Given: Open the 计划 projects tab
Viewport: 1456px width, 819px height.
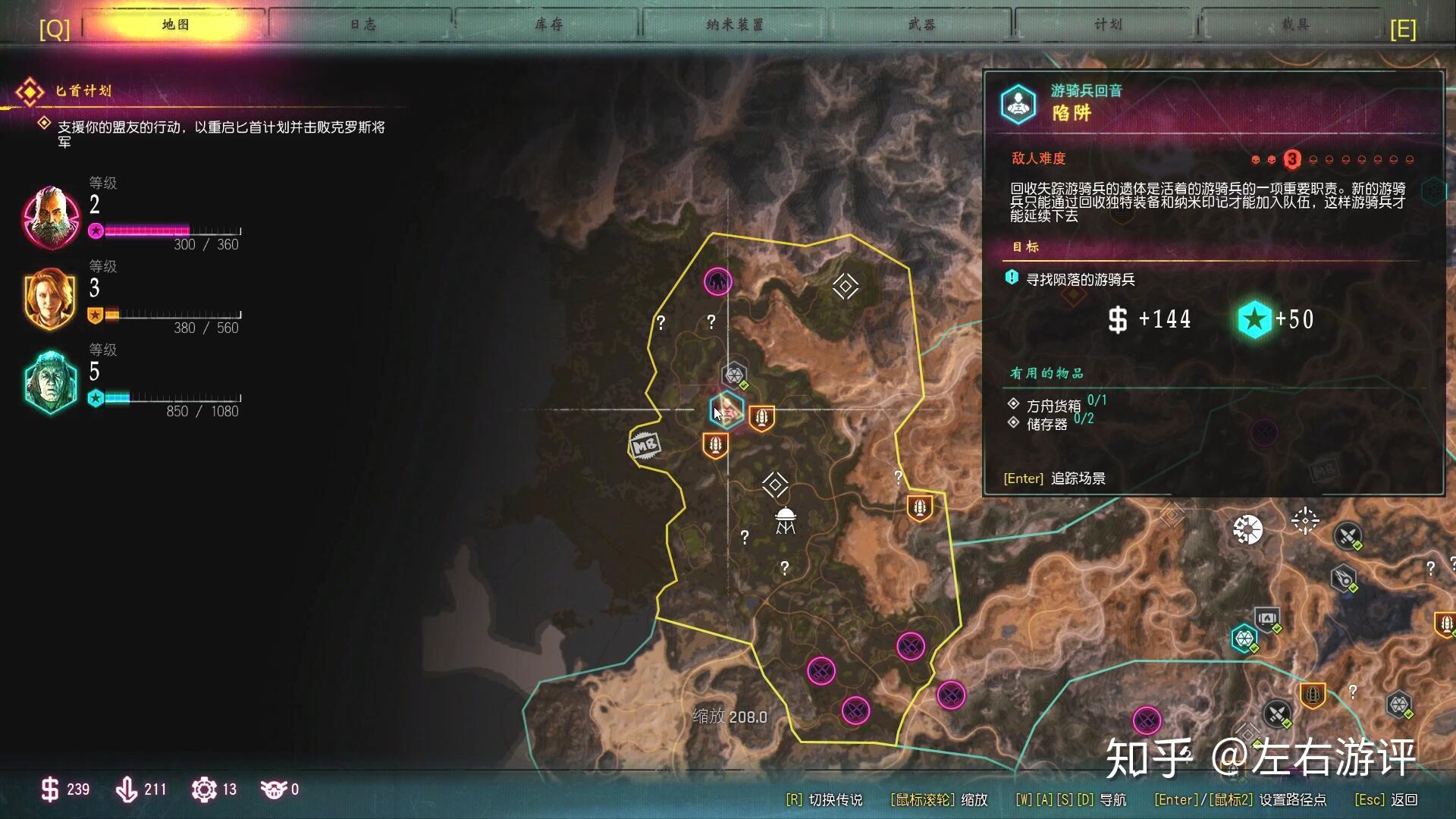Looking at the screenshot, I should [1108, 25].
